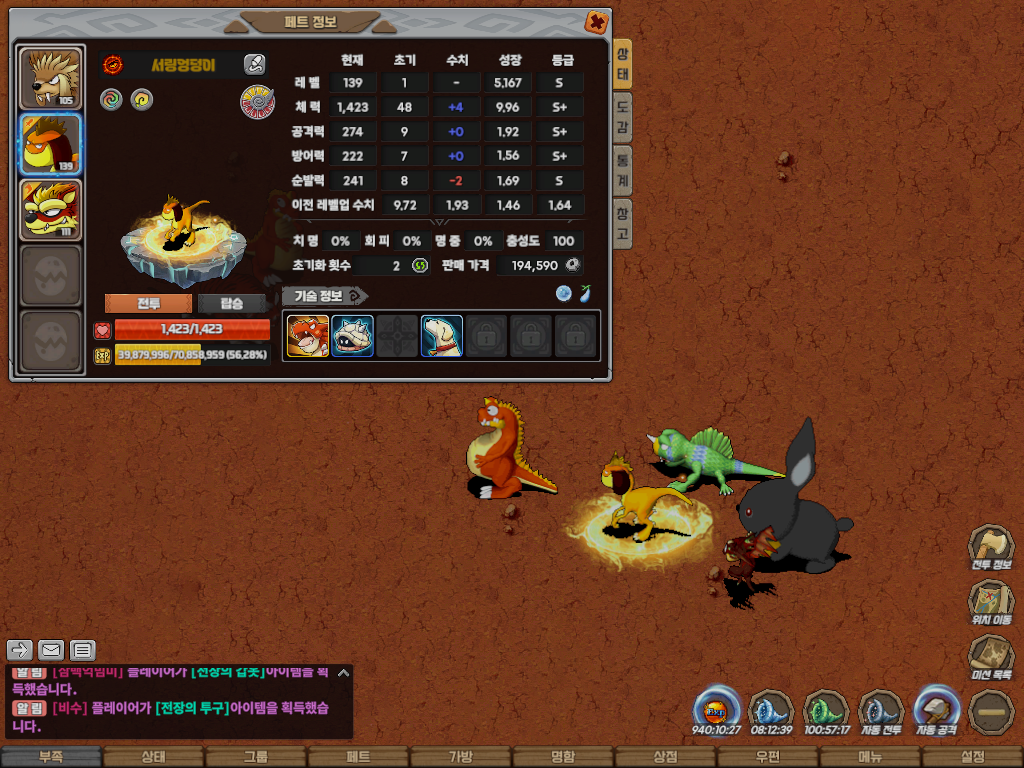Toggle 자동 공격 auto attack

click(937, 711)
